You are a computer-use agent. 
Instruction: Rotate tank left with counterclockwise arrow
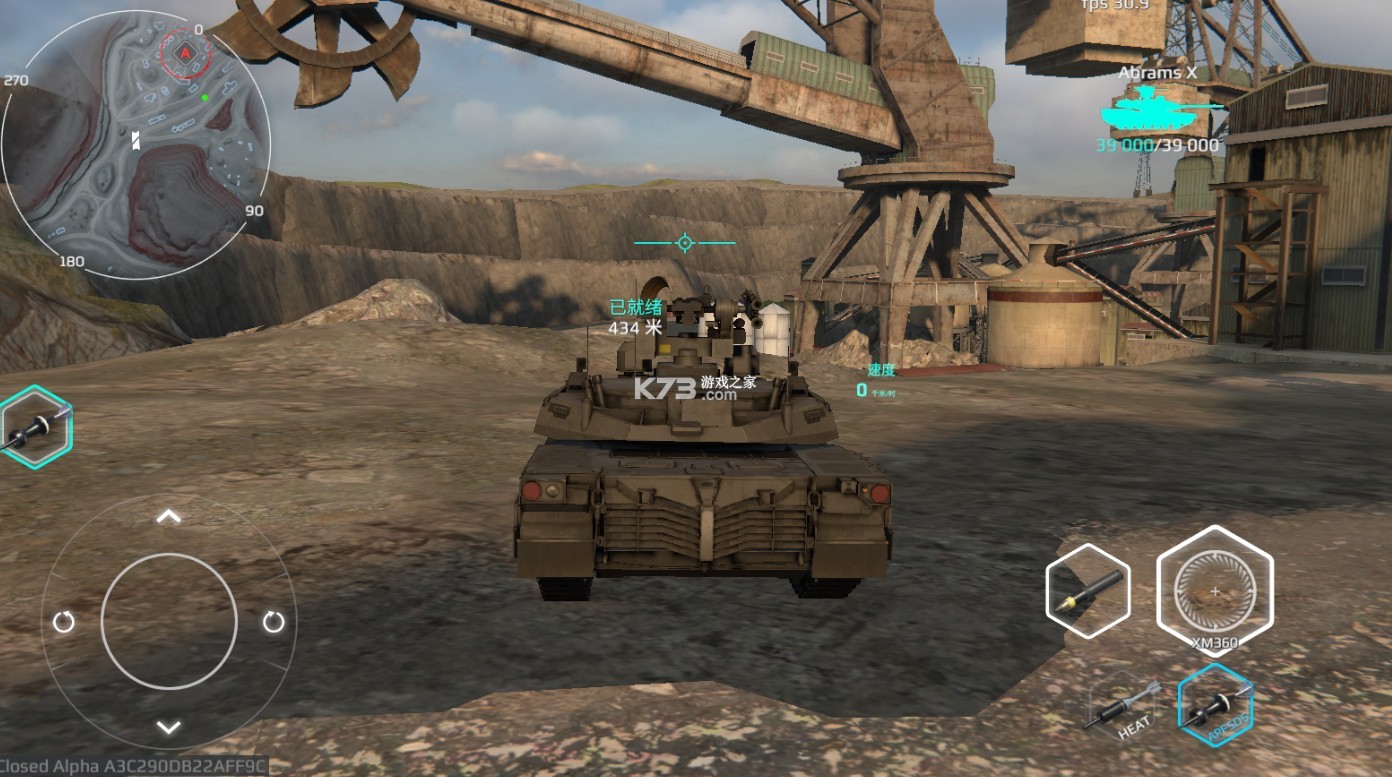(x=64, y=622)
